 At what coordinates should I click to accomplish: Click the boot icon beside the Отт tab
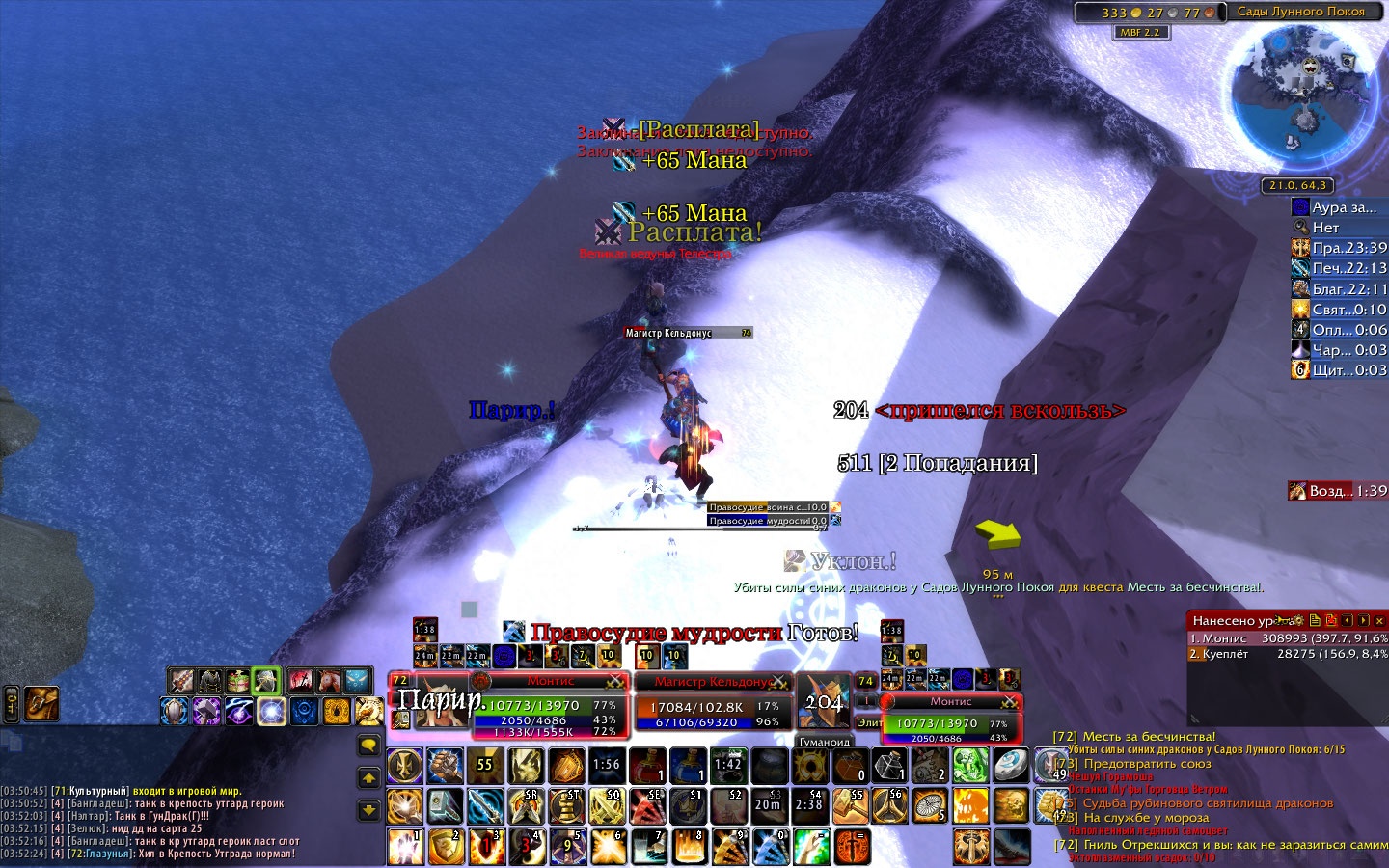42,703
